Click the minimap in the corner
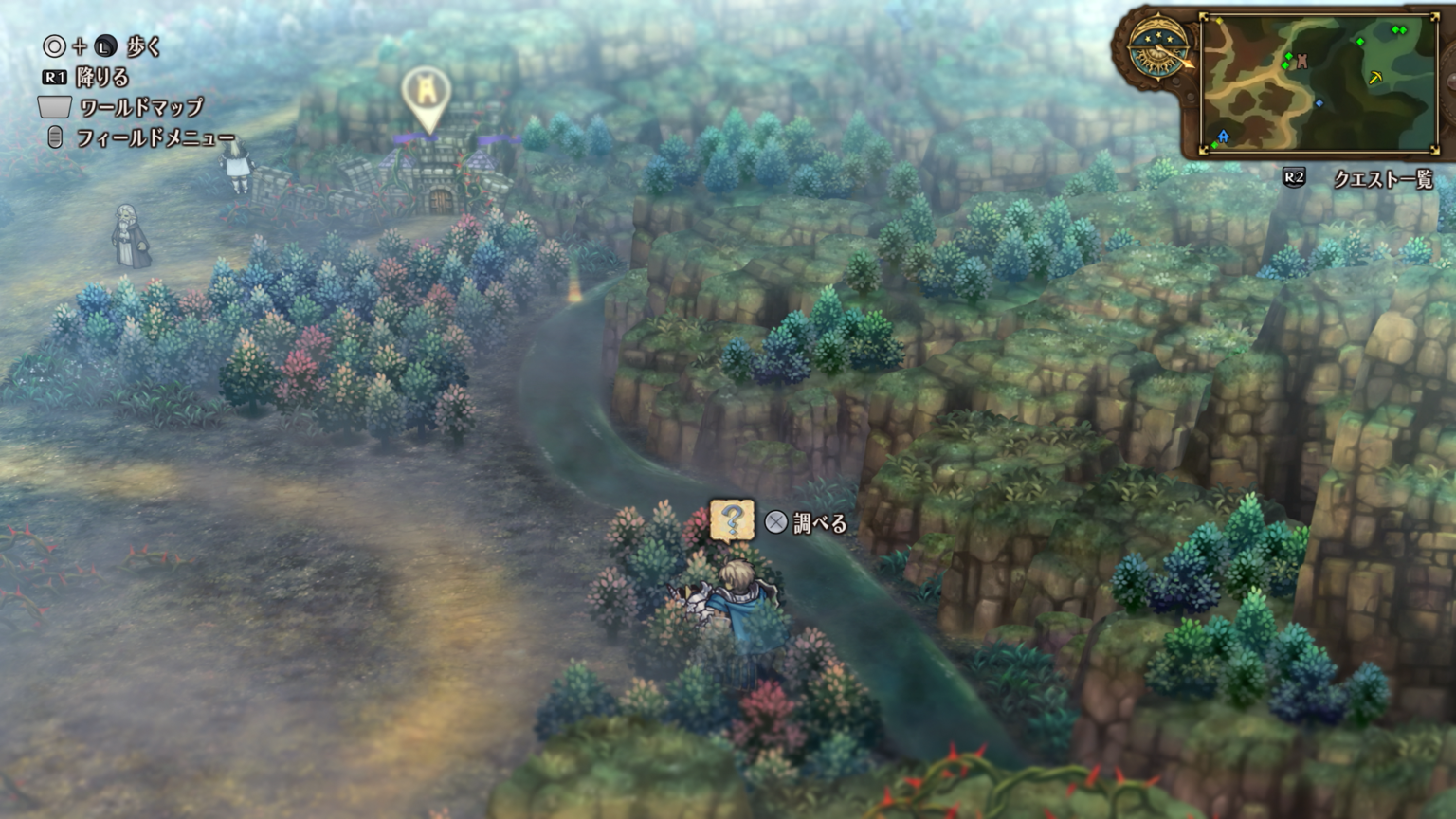Viewport: 1456px width, 819px height. pos(1319,82)
